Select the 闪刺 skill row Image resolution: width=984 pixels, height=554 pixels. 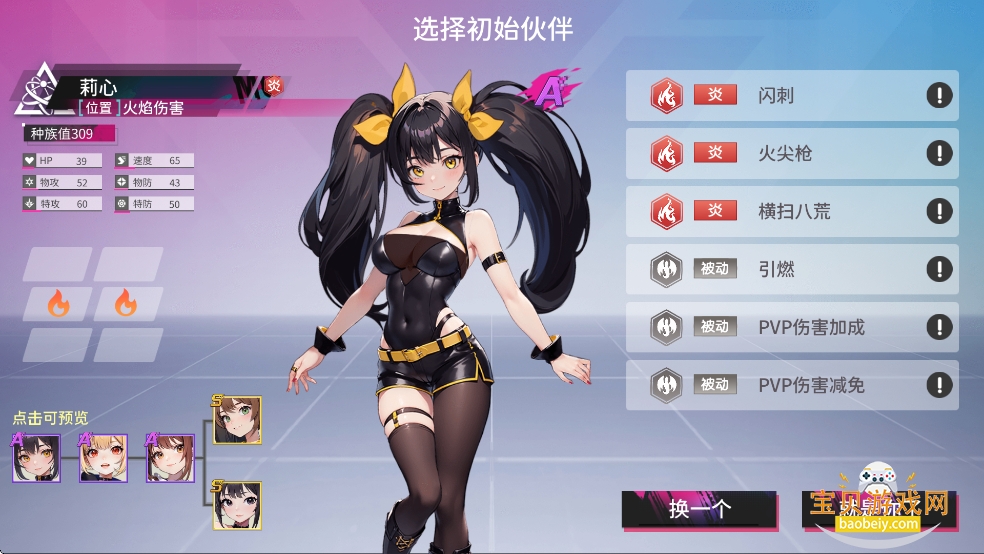[790, 95]
